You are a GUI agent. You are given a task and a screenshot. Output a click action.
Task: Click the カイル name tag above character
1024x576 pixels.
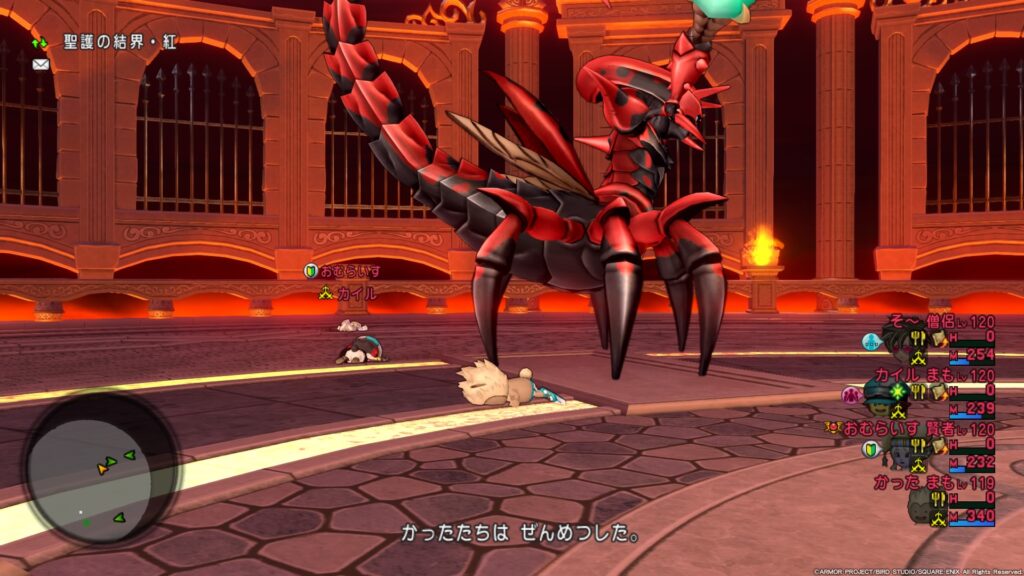(350, 293)
